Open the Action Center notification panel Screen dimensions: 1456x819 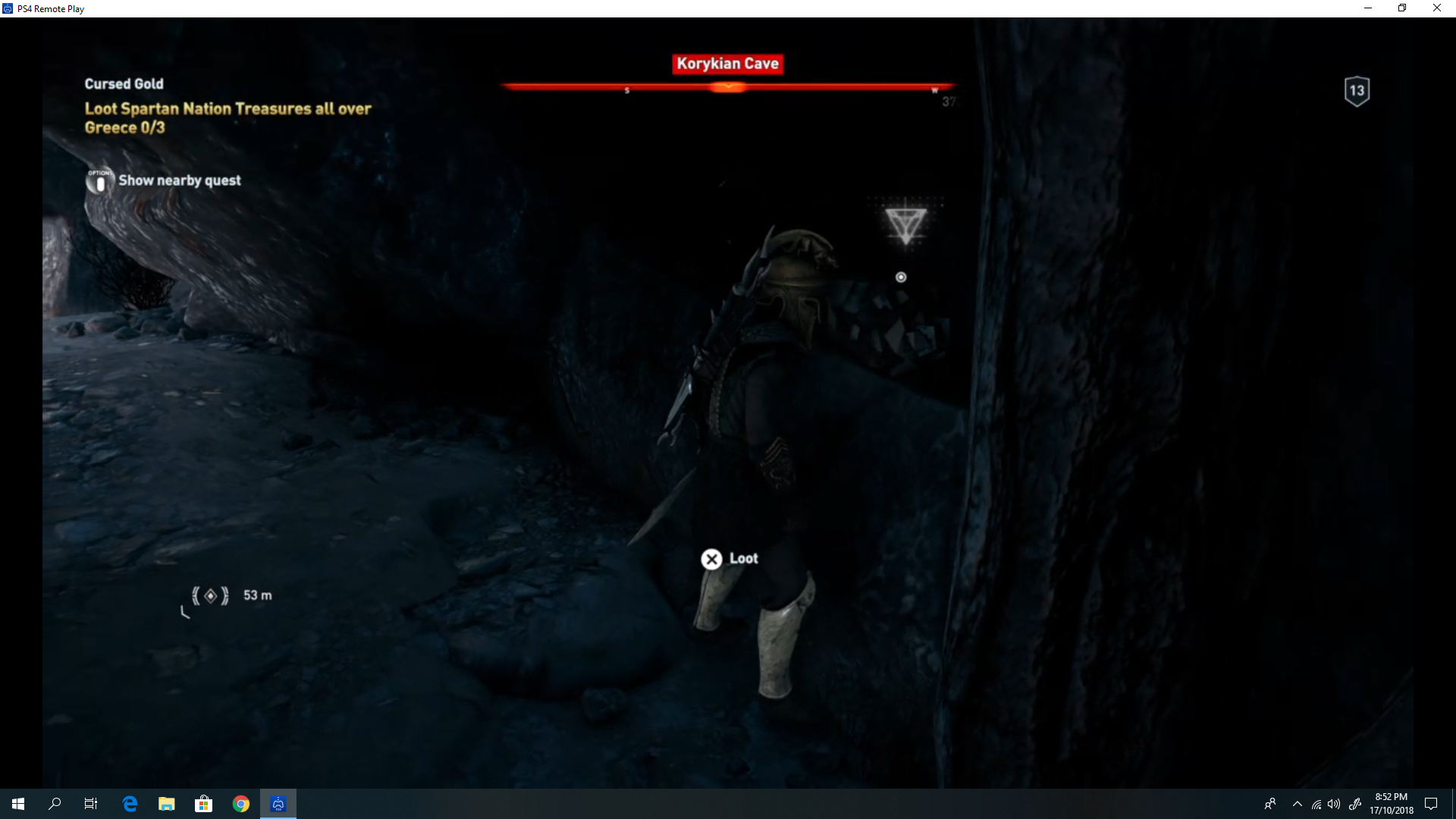point(1432,803)
